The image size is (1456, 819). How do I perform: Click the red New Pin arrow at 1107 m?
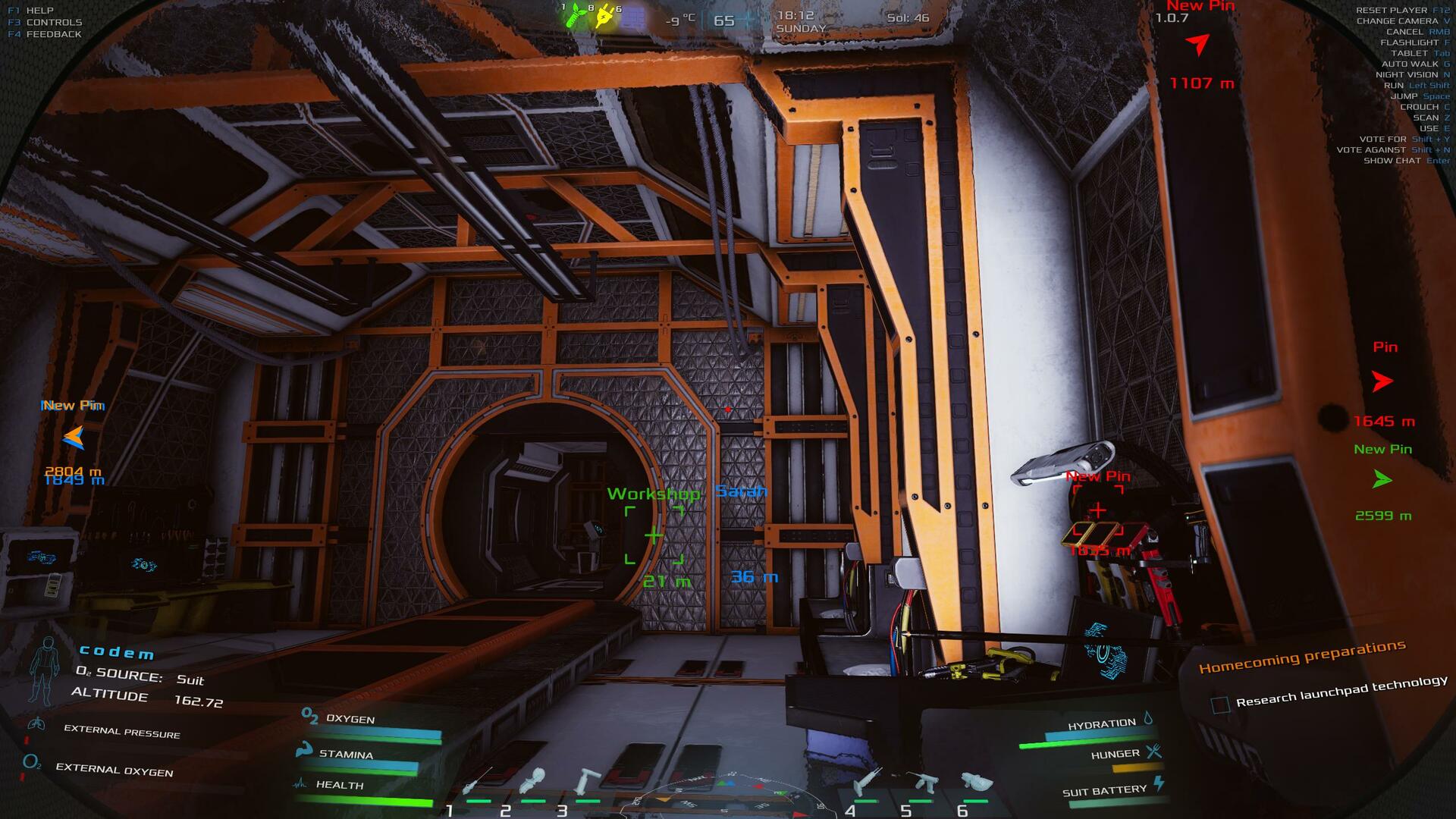click(1198, 45)
